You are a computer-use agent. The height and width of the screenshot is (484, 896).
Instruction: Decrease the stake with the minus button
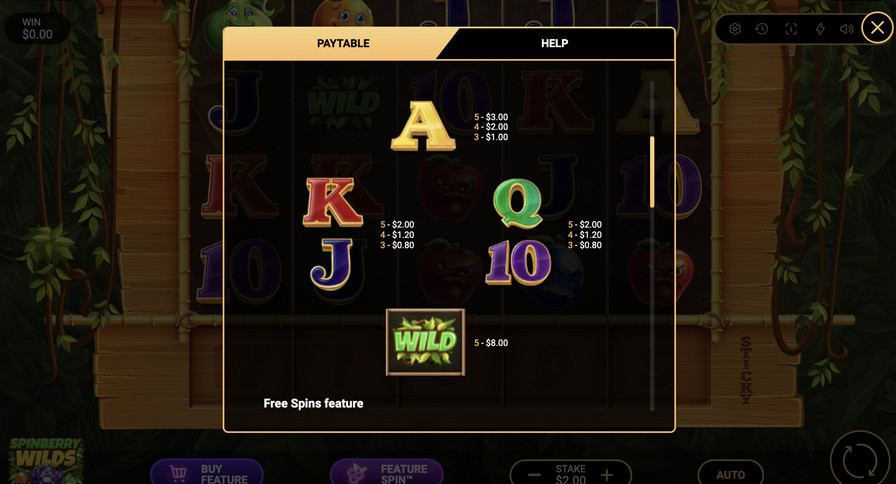click(x=534, y=475)
